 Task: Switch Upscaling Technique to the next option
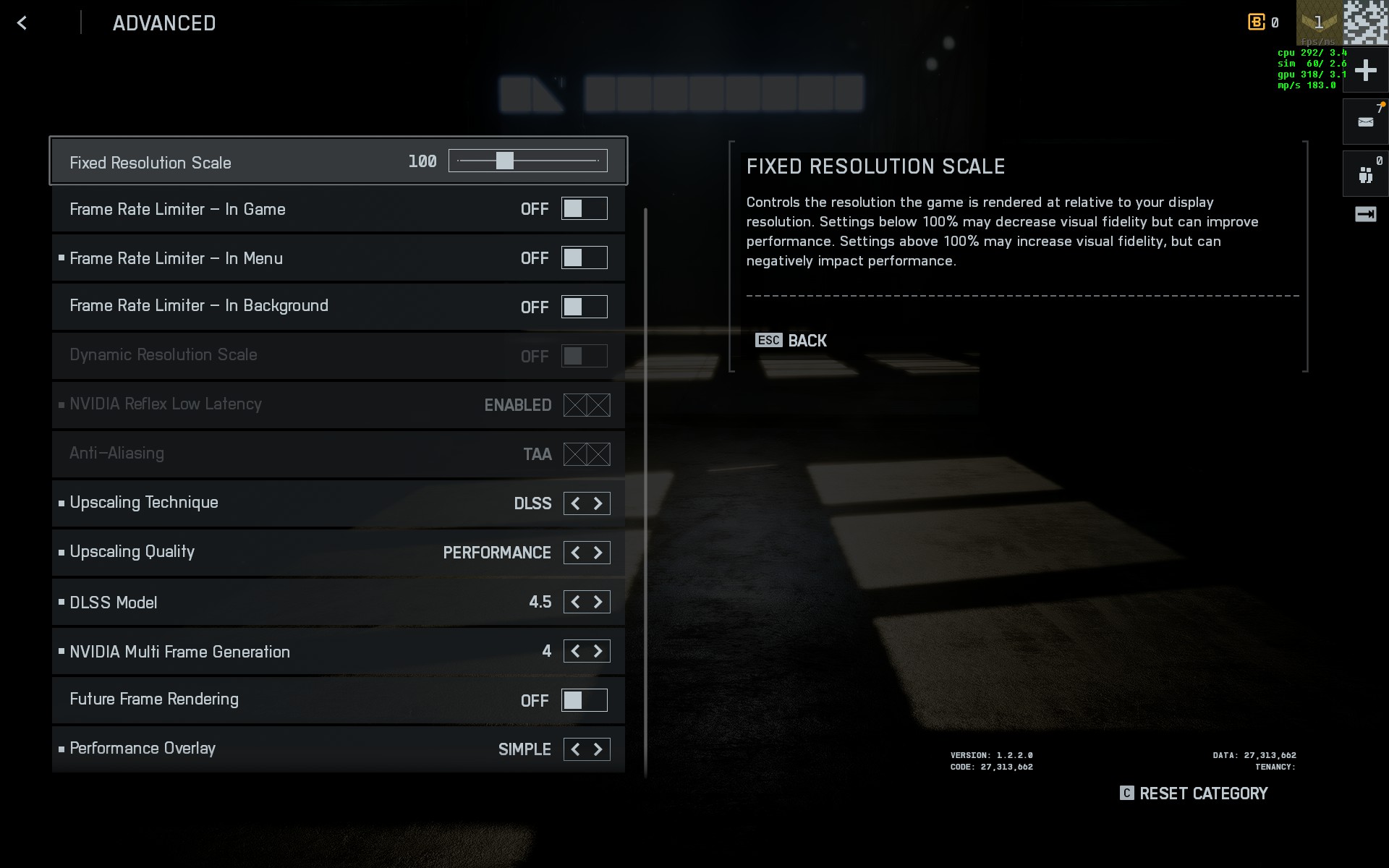(x=598, y=503)
